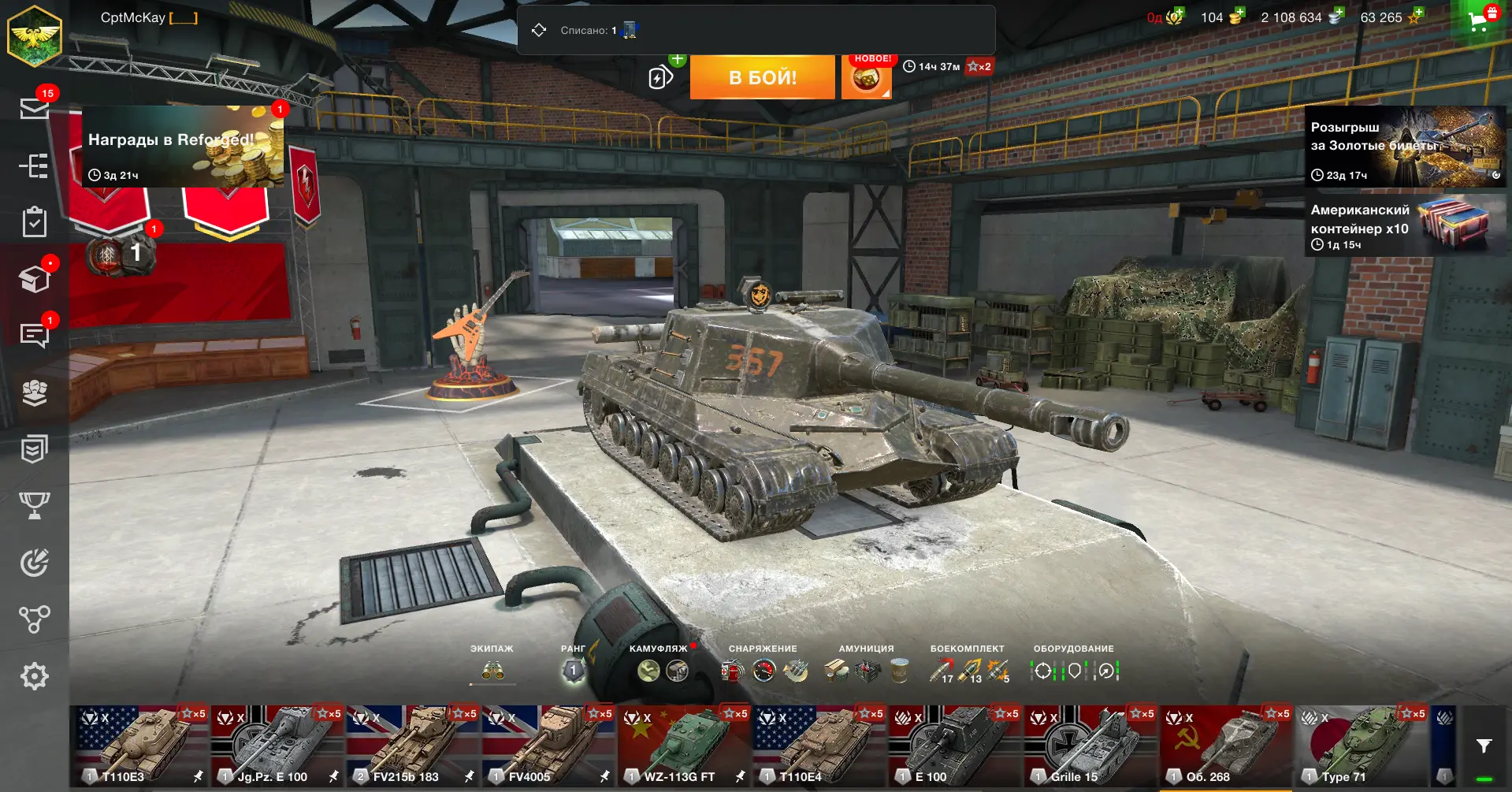This screenshot has width=1512, height=792.
Task: Open the trophy tournaments section
Action: coord(34,505)
